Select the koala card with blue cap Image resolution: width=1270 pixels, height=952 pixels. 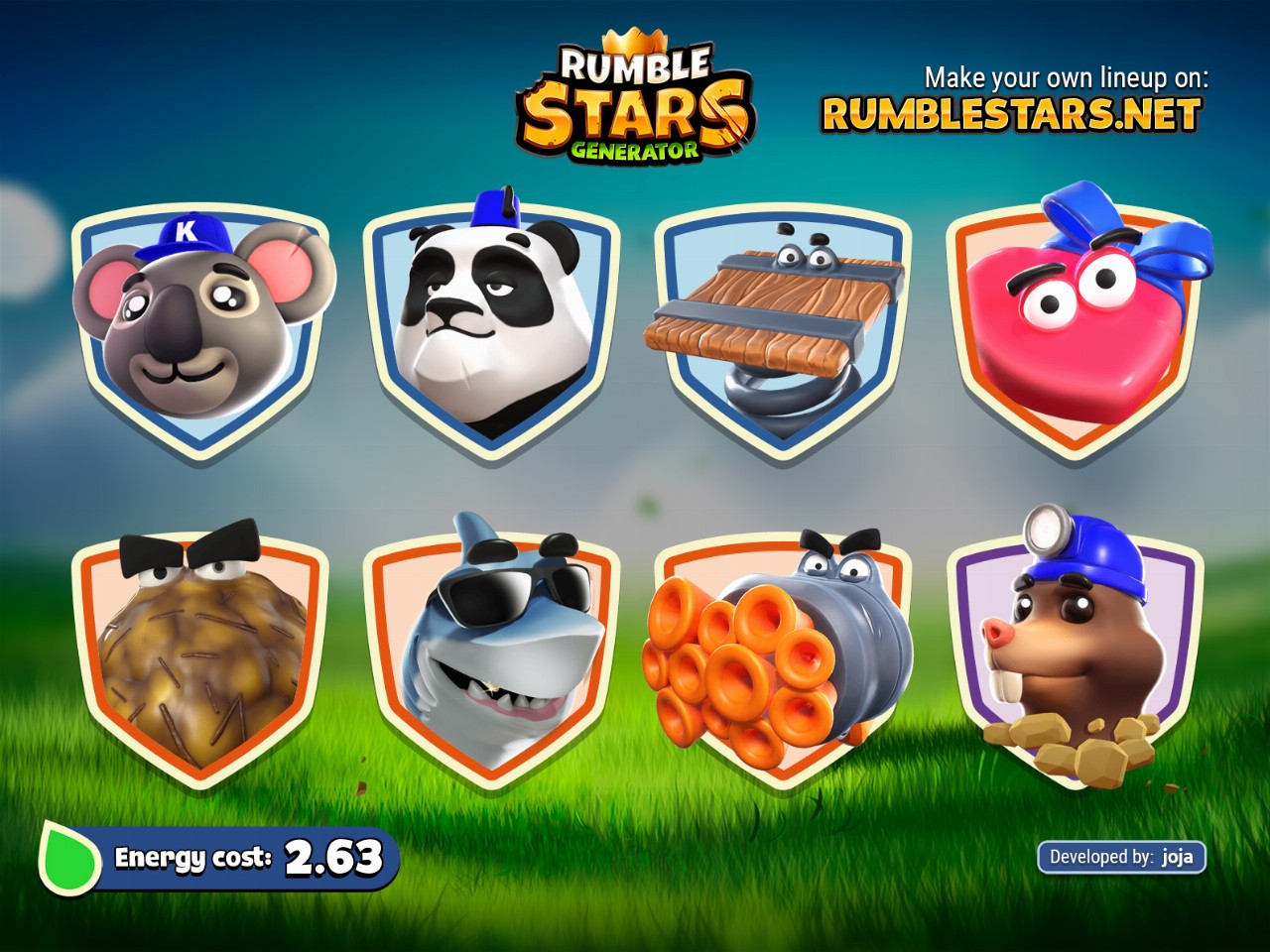tap(200, 327)
